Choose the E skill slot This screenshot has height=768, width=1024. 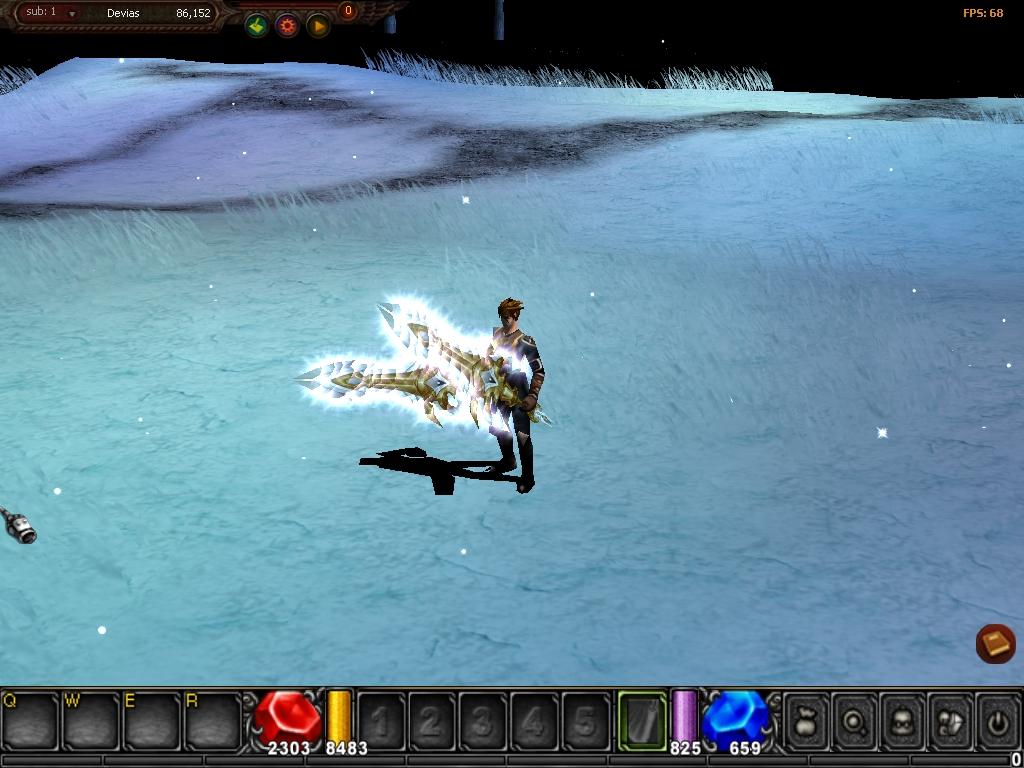(152, 719)
